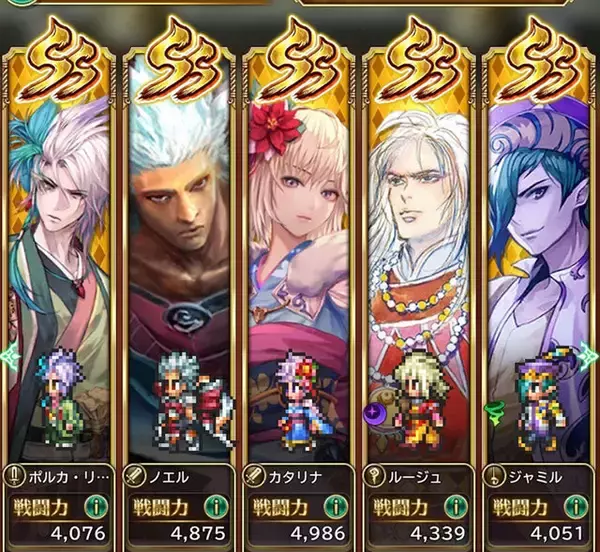Choose the カタリナ character card
The width and height of the screenshot is (600, 552).
point(301,250)
